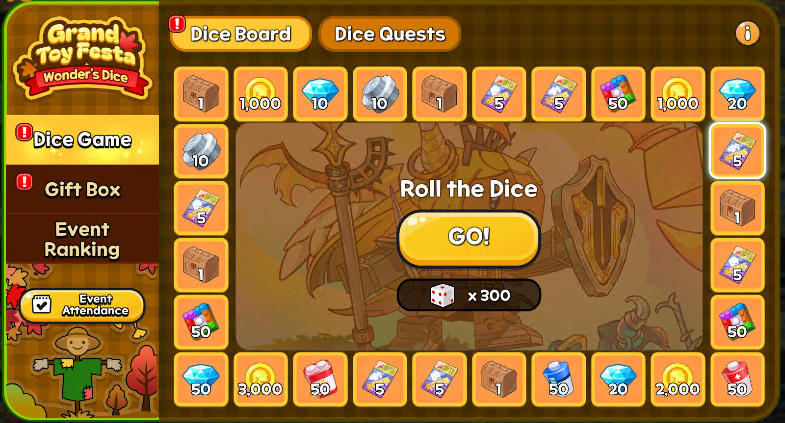Select the Dice Board tab

point(240,34)
